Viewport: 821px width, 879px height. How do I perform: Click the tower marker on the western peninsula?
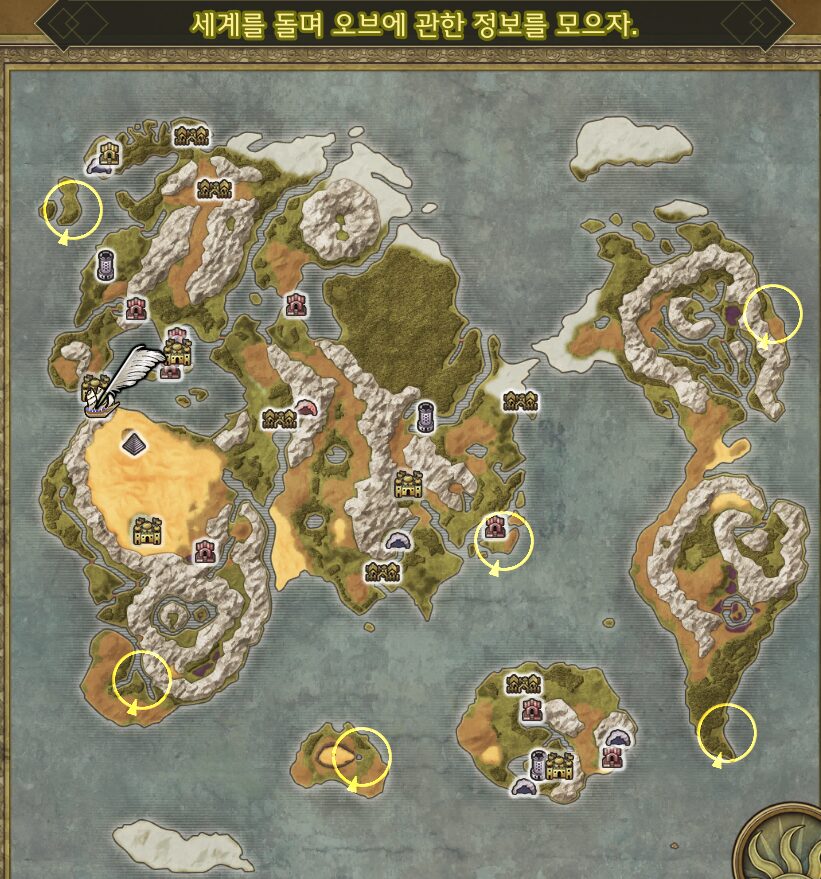(105, 266)
